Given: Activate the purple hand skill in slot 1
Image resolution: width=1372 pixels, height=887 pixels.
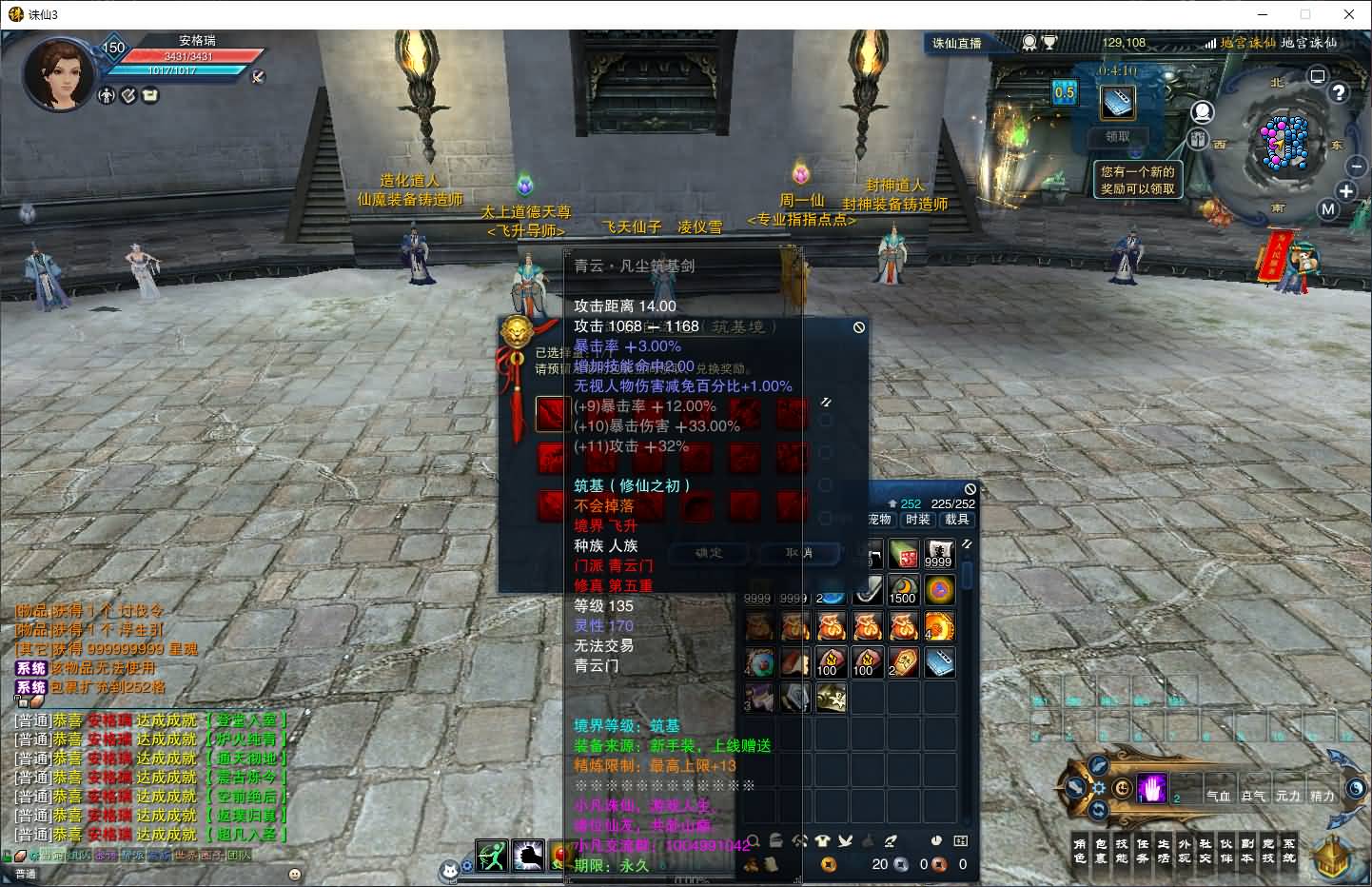Looking at the screenshot, I should pyautogui.click(x=1151, y=789).
